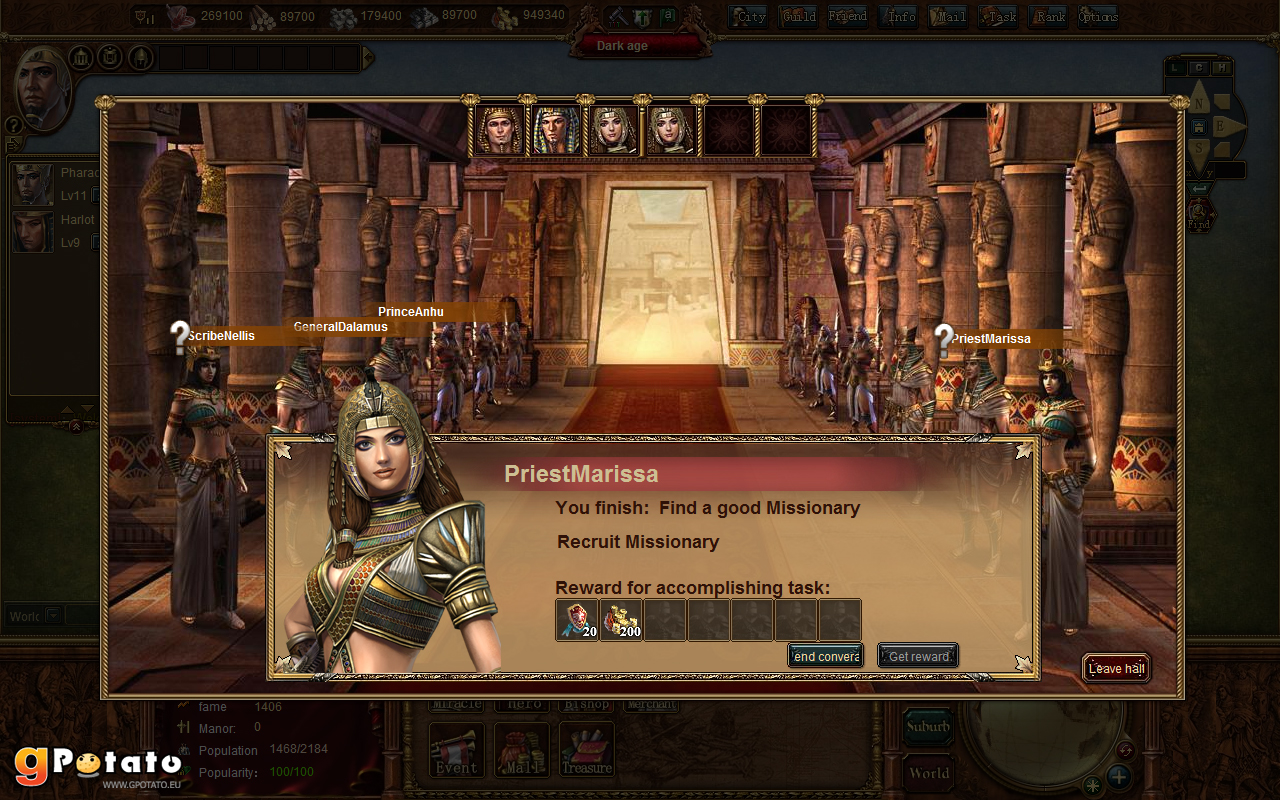The image size is (1280, 800).
Task: Go to the Suburb view
Action: pyautogui.click(x=928, y=727)
